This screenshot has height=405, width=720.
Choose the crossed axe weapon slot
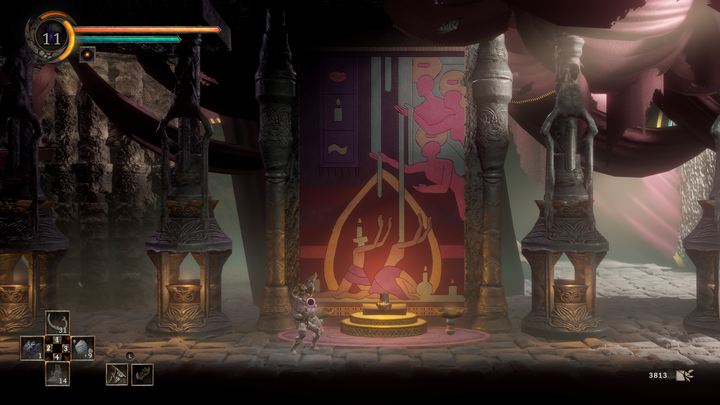(117, 373)
